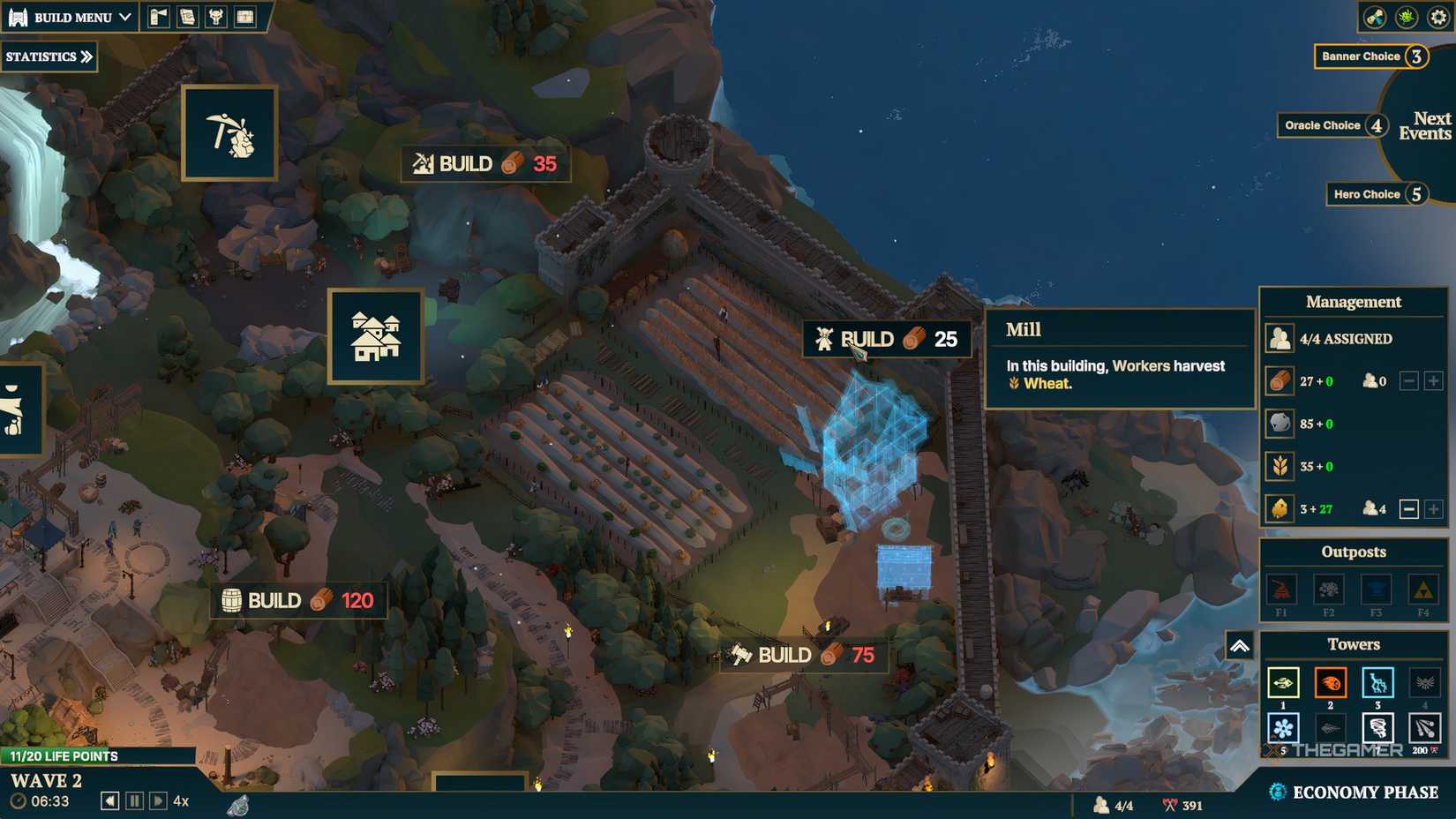Build the Mill for 25 wood
Screen dimensions: 1456x819
pyautogui.click(x=885, y=338)
